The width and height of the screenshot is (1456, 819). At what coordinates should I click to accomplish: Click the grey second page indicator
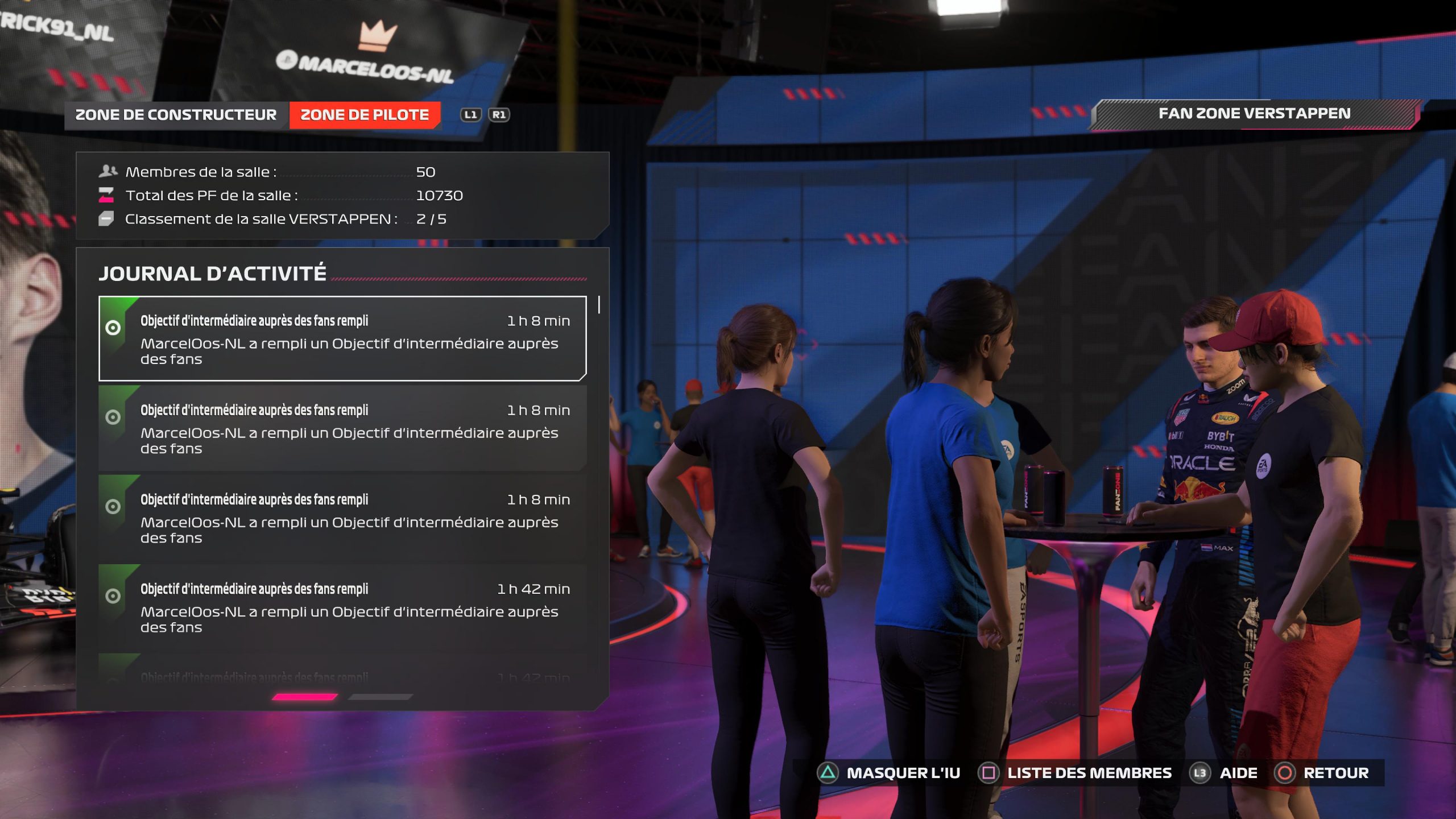click(380, 697)
